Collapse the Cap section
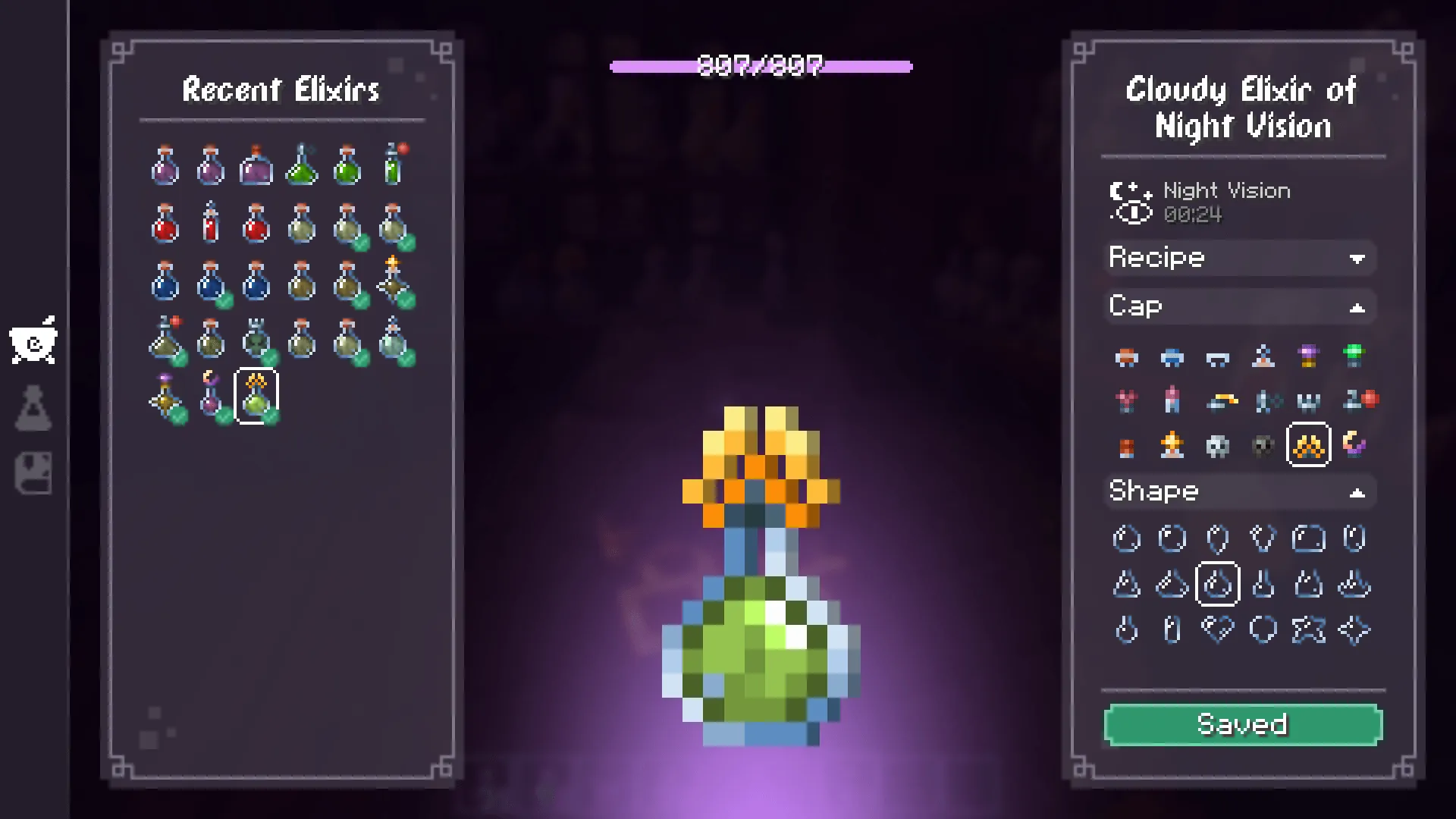This screenshot has width=1456, height=819. pyautogui.click(x=1239, y=306)
